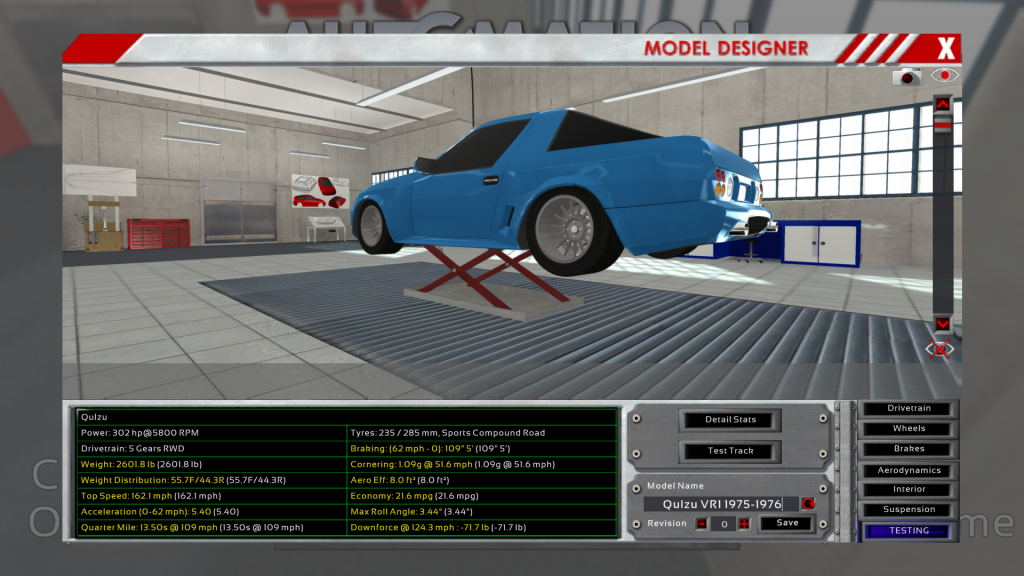
Task: Switch to the Drivetrain tab
Action: [x=908, y=408]
